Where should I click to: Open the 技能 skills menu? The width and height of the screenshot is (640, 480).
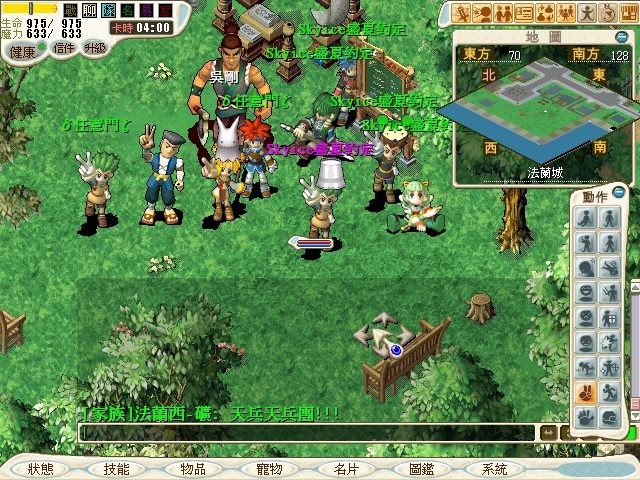116,469
